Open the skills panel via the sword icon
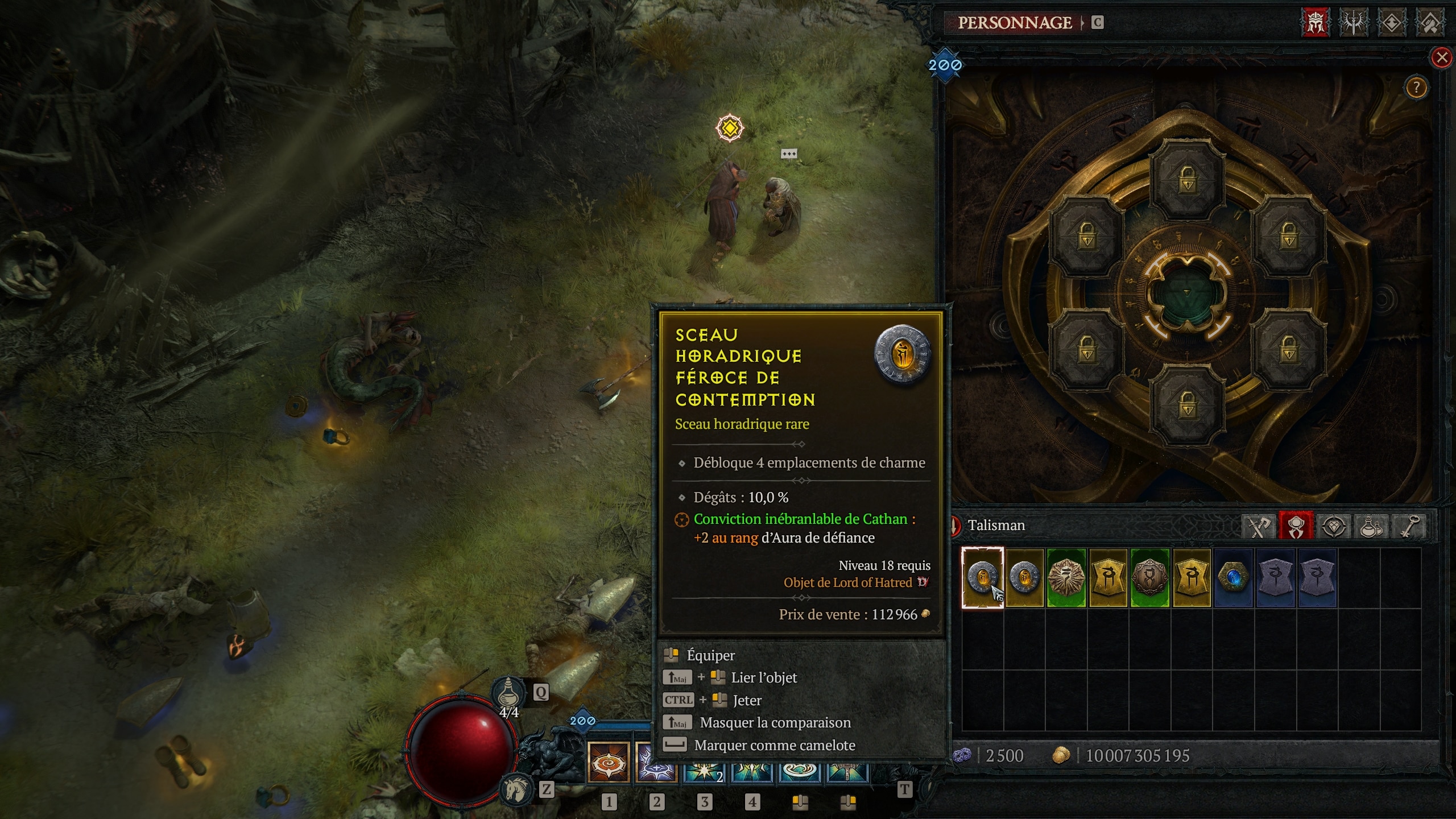Viewport: 1456px width, 819px height. pyautogui.click(x=1355, y=22)
